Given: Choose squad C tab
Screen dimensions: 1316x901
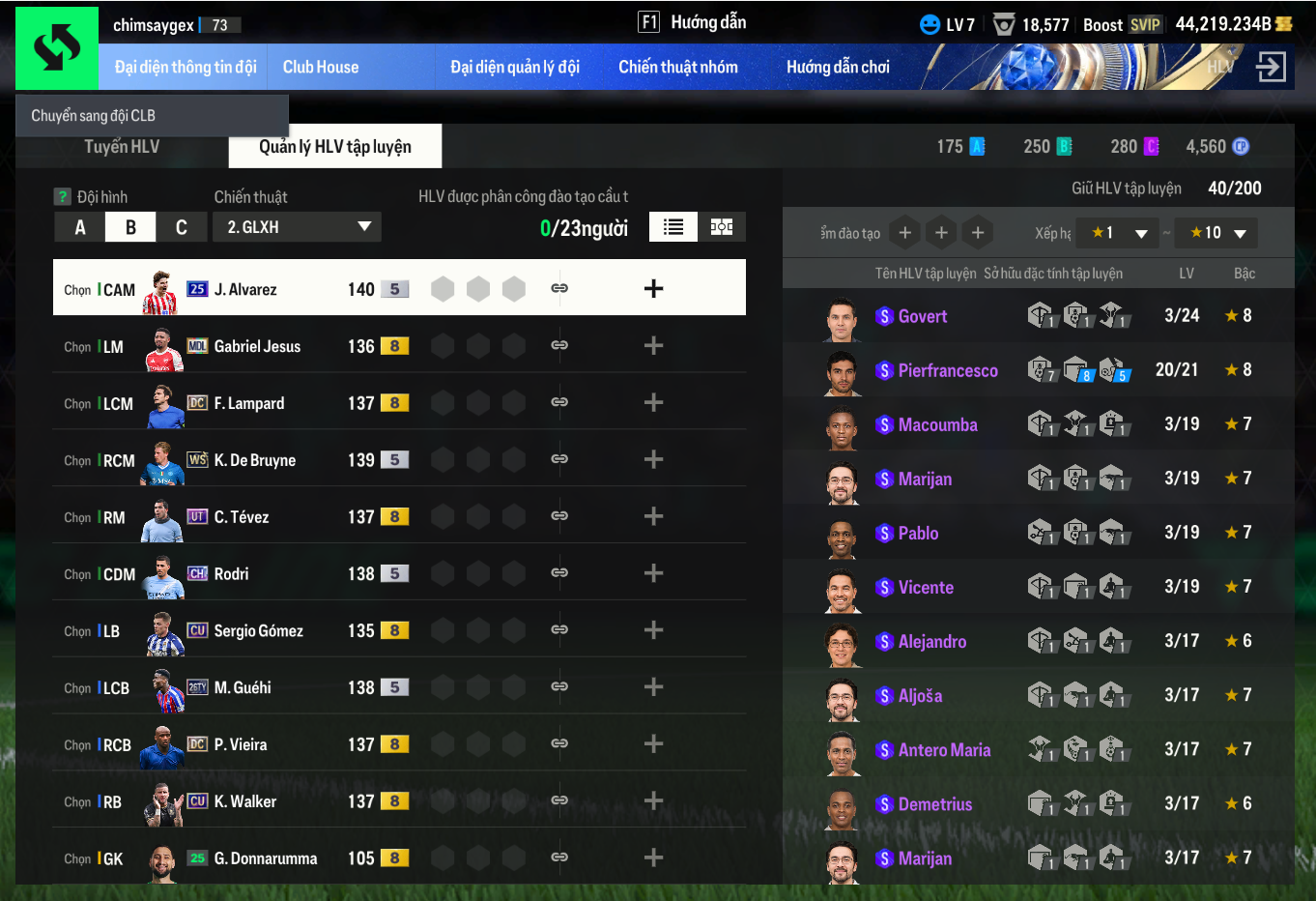Looking at the screenshot, I should (x=181, y=227).
